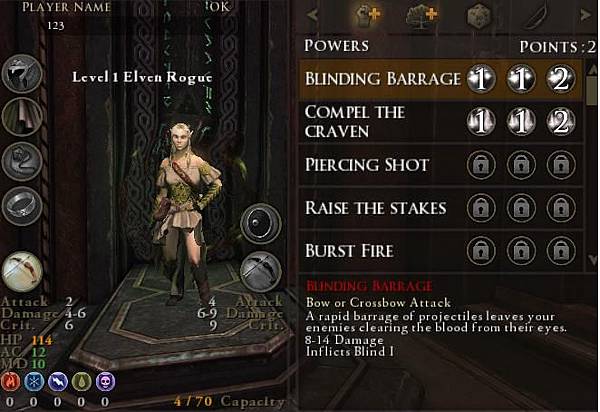Viewport: 600px width, 412px height.
Task: Buy the rank 2 Compel the Craven upgrade
Action: [561, 122]
